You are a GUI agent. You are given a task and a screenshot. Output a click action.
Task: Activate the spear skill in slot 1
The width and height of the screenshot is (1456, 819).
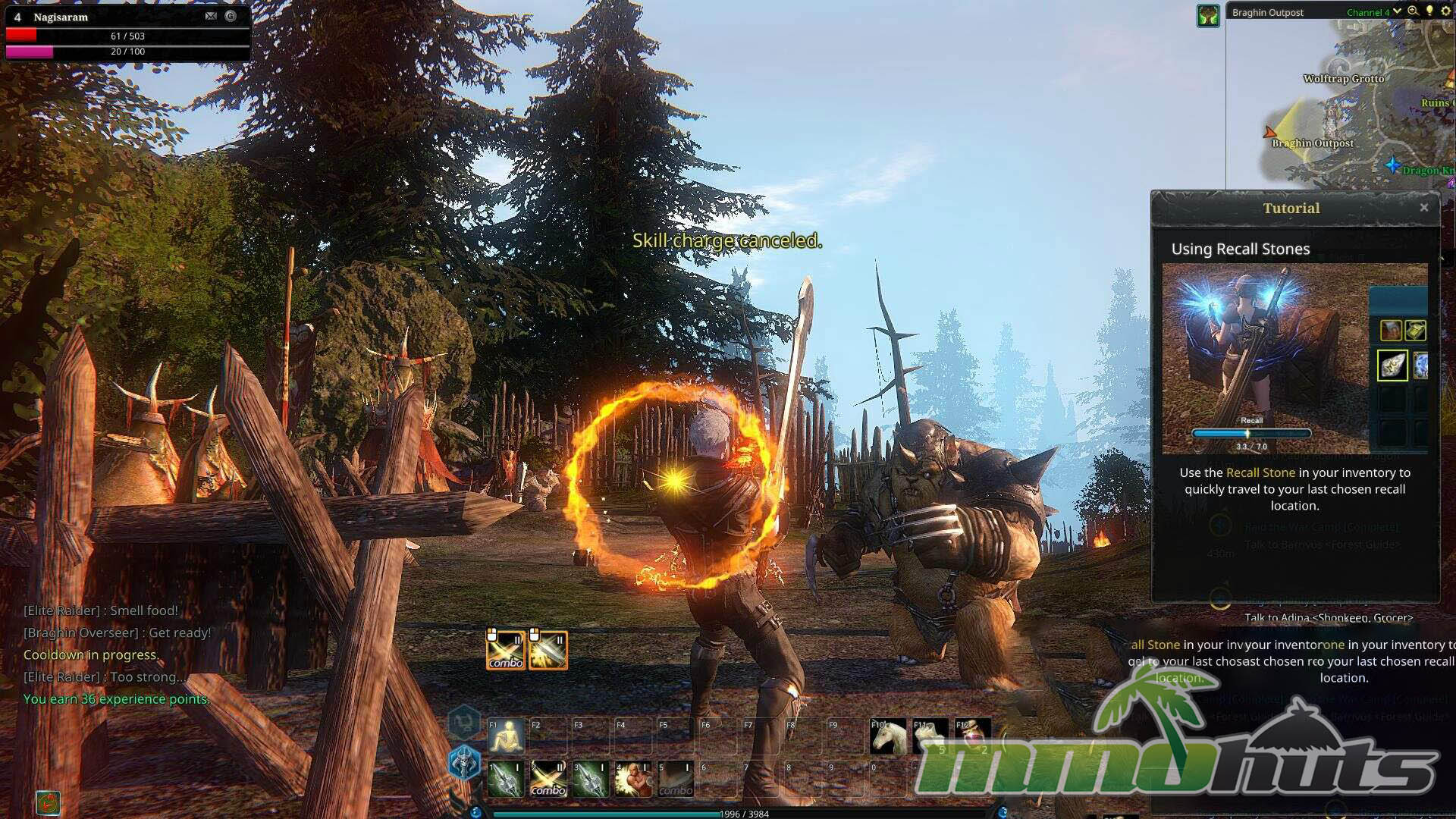coord(507,779)
